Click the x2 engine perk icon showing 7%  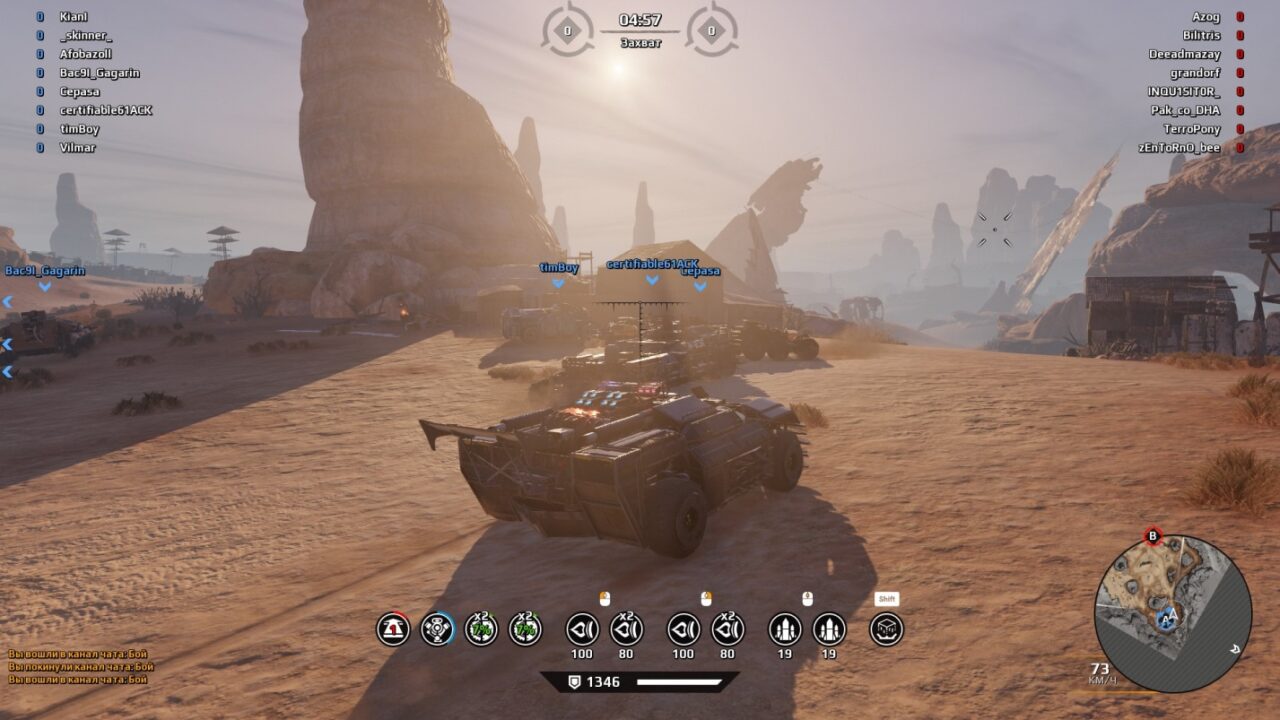click(482, 630)
